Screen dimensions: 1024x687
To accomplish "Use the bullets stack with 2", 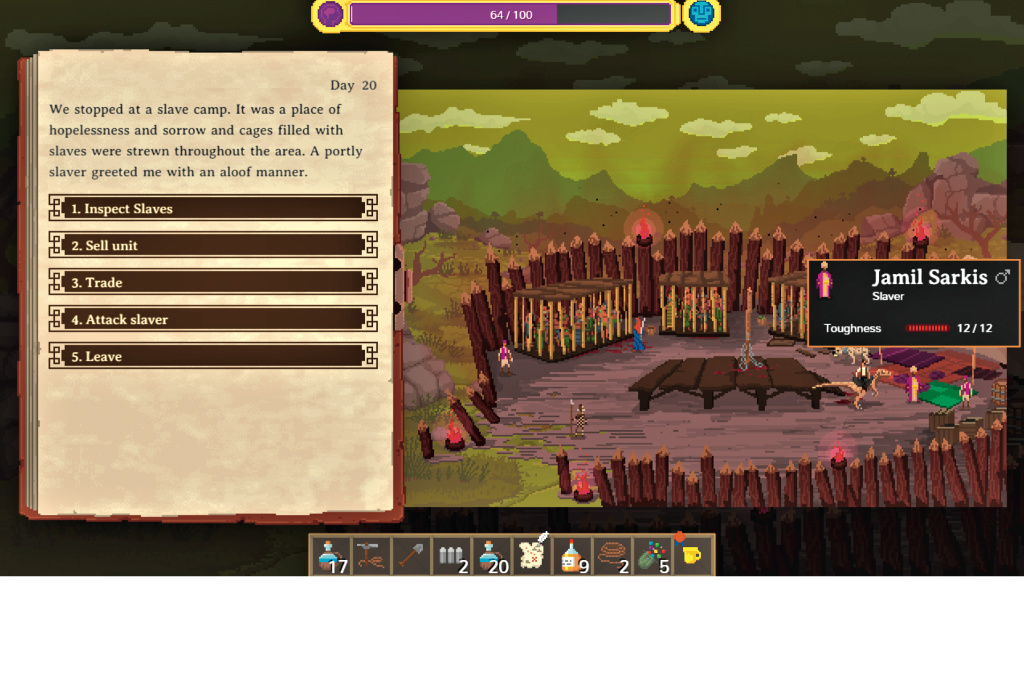I will [x=451, y=555].
